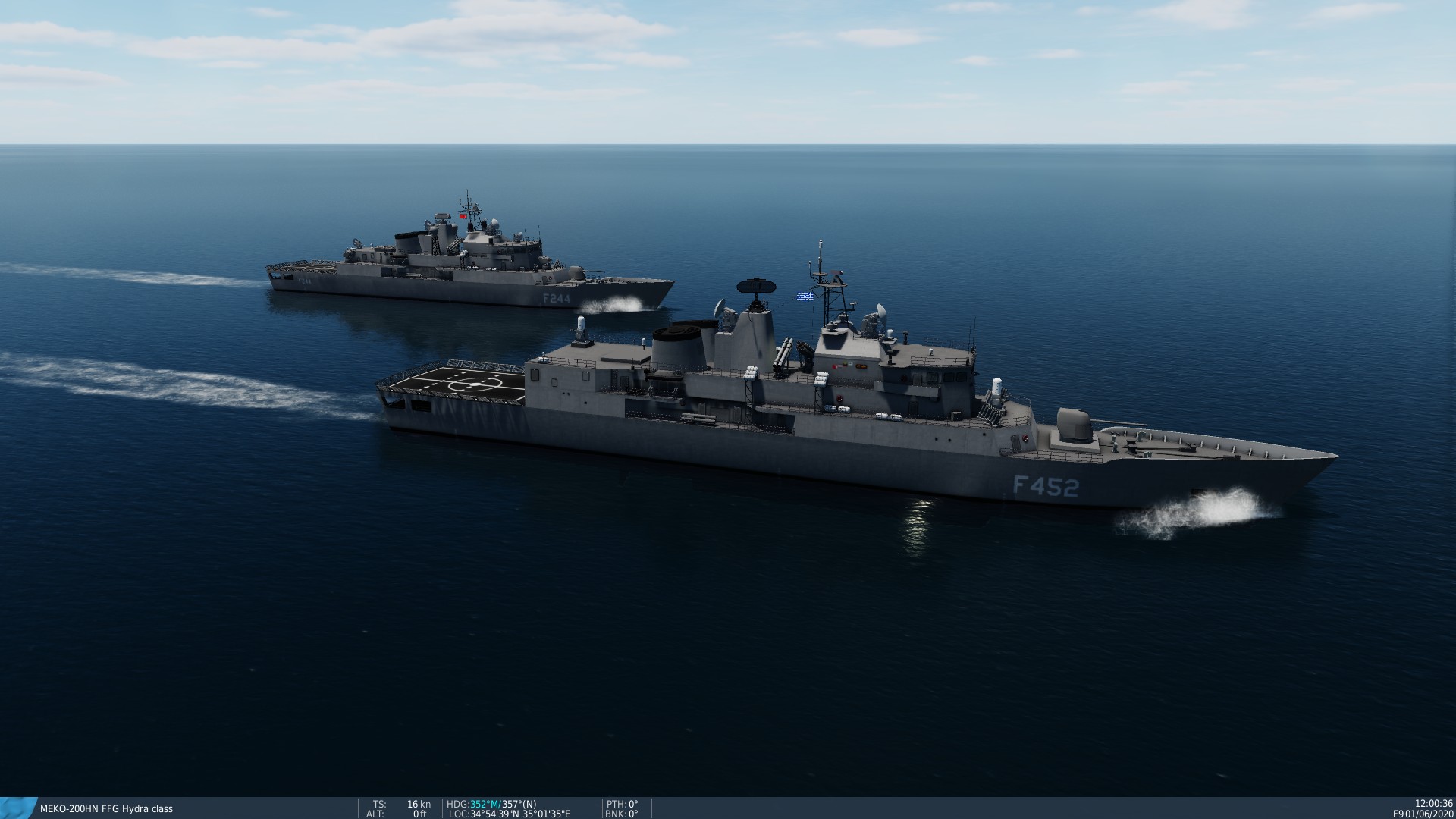Select the PTH 0° pitch readout
Viewport: 1456px width, 819px height.
tap(622, 803)
